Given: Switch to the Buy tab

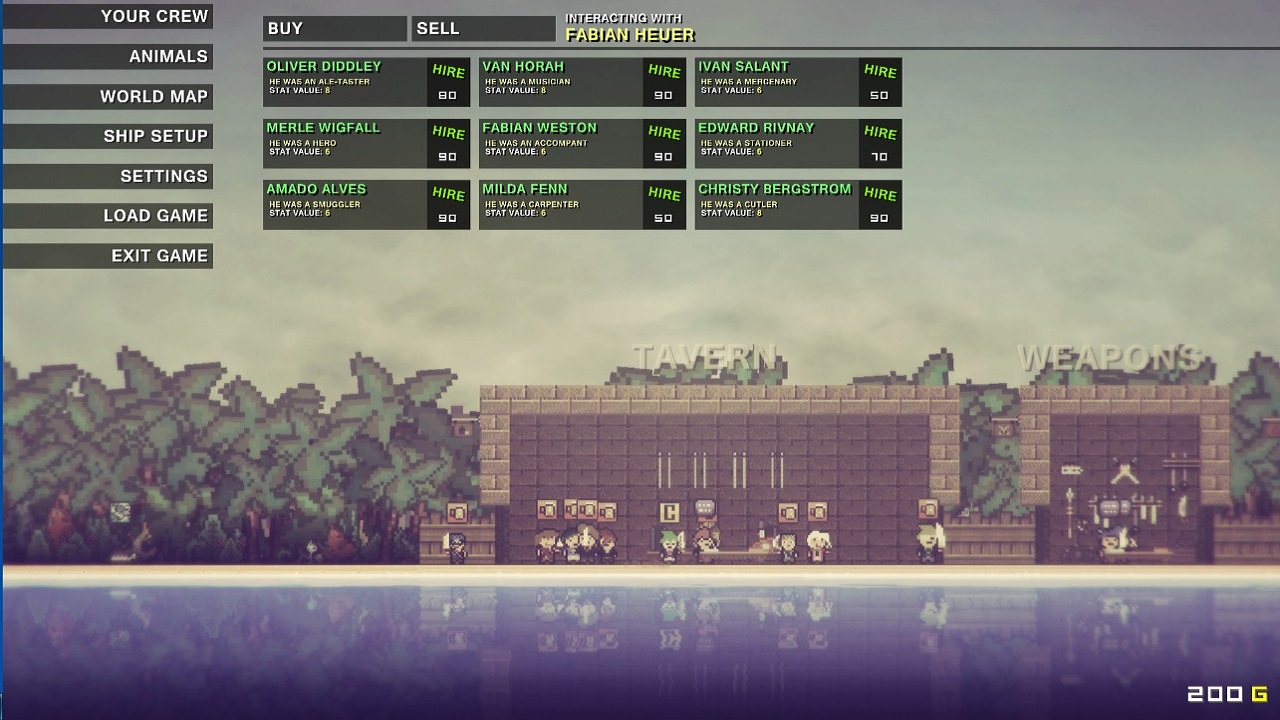Looking at the screenshot, I should pyautogui.click(x=334, y=29).
